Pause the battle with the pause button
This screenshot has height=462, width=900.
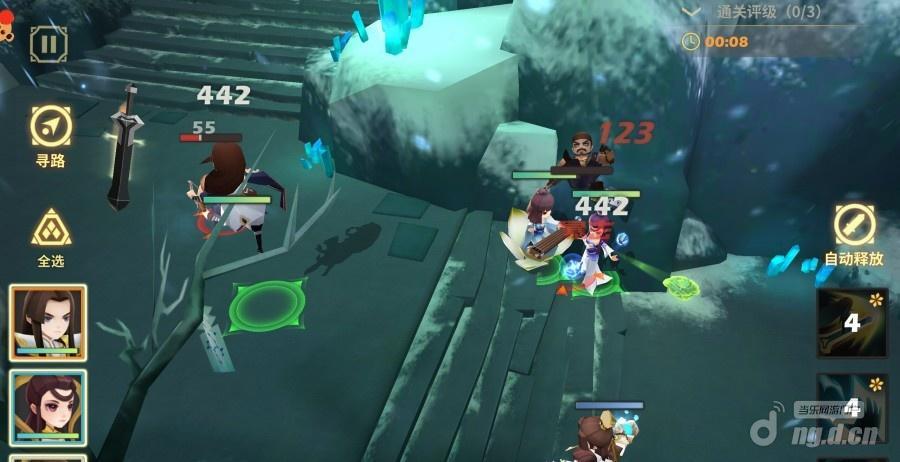47,44
